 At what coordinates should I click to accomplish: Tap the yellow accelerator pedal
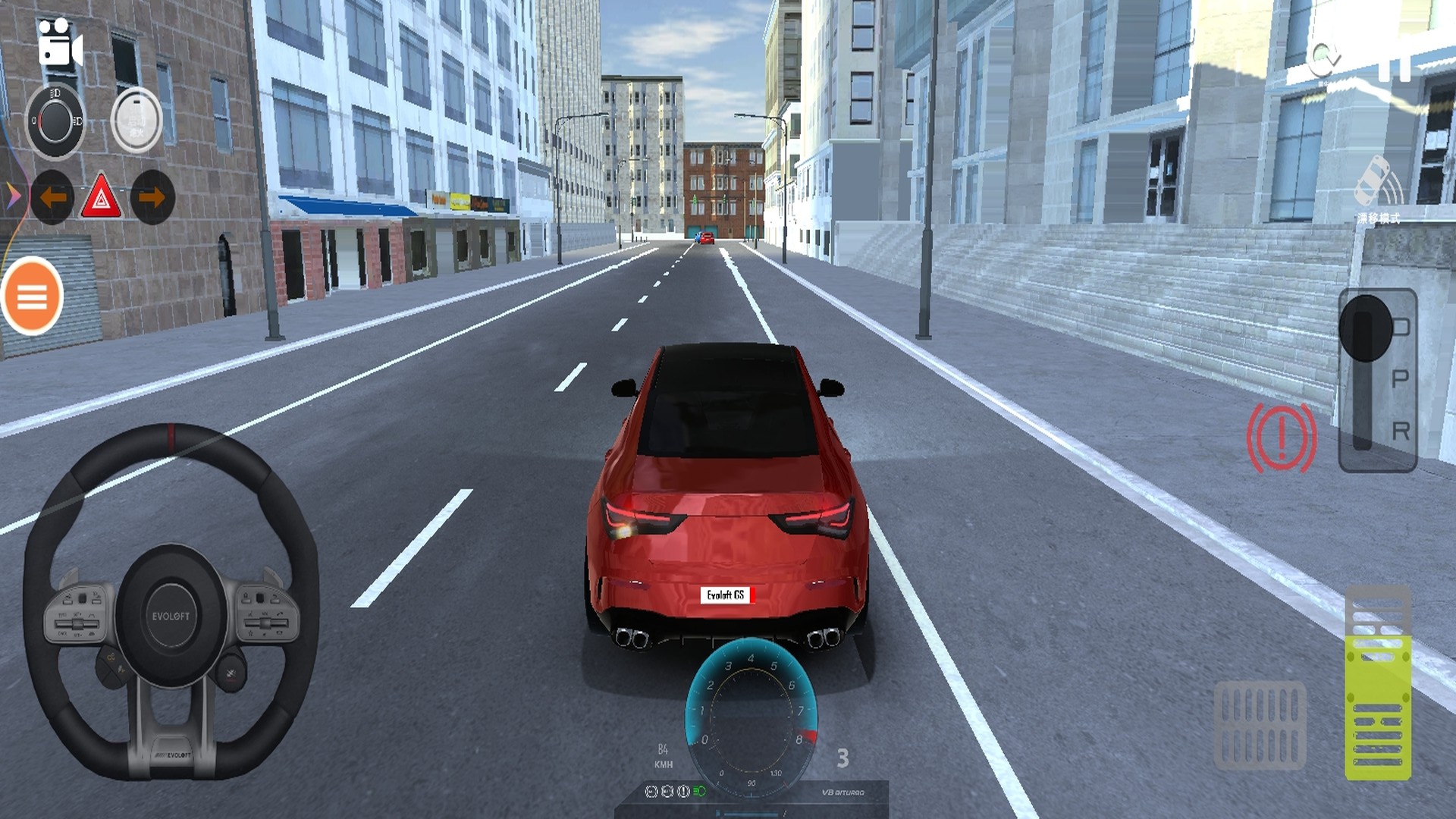(1378, 682)
